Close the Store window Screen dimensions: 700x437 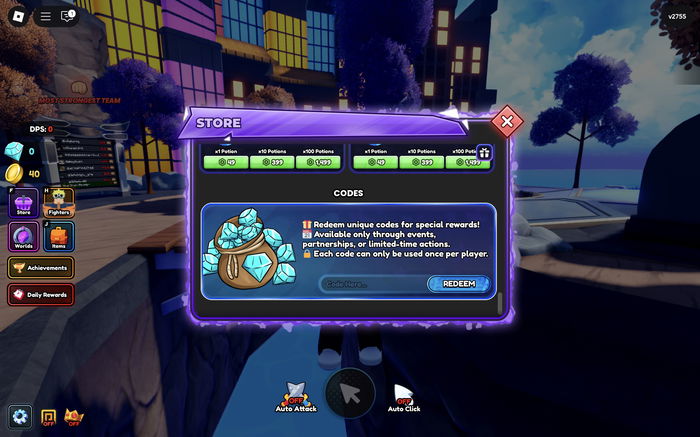(x=507, y=122)
